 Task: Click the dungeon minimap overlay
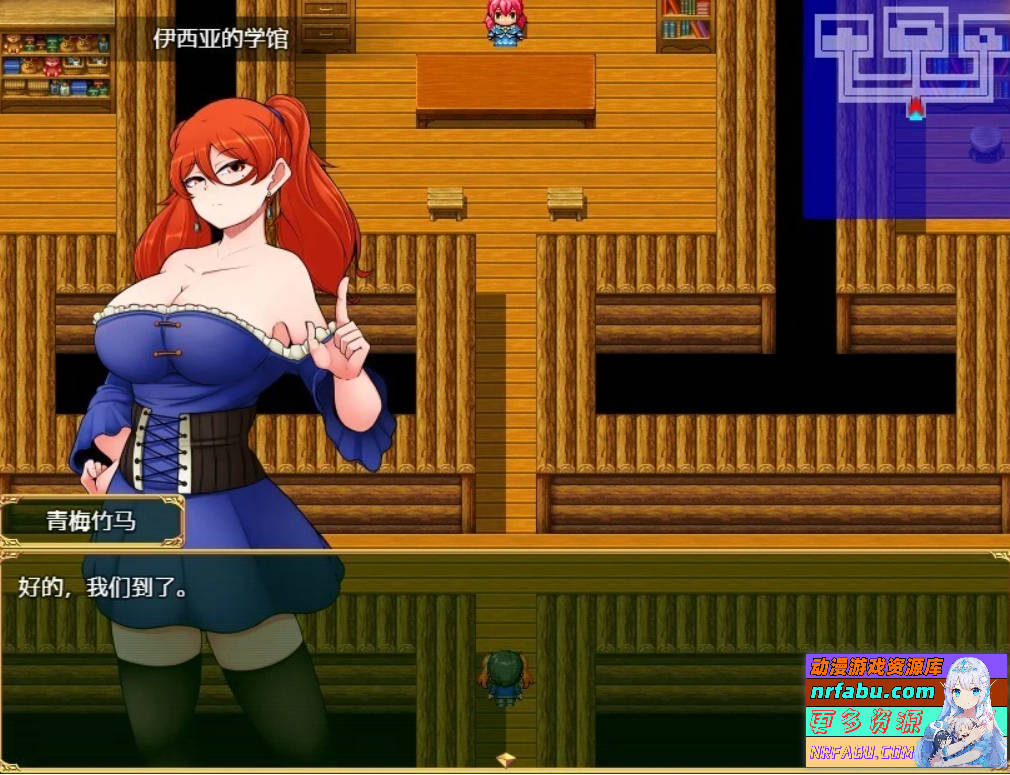(x=906, y=109)
